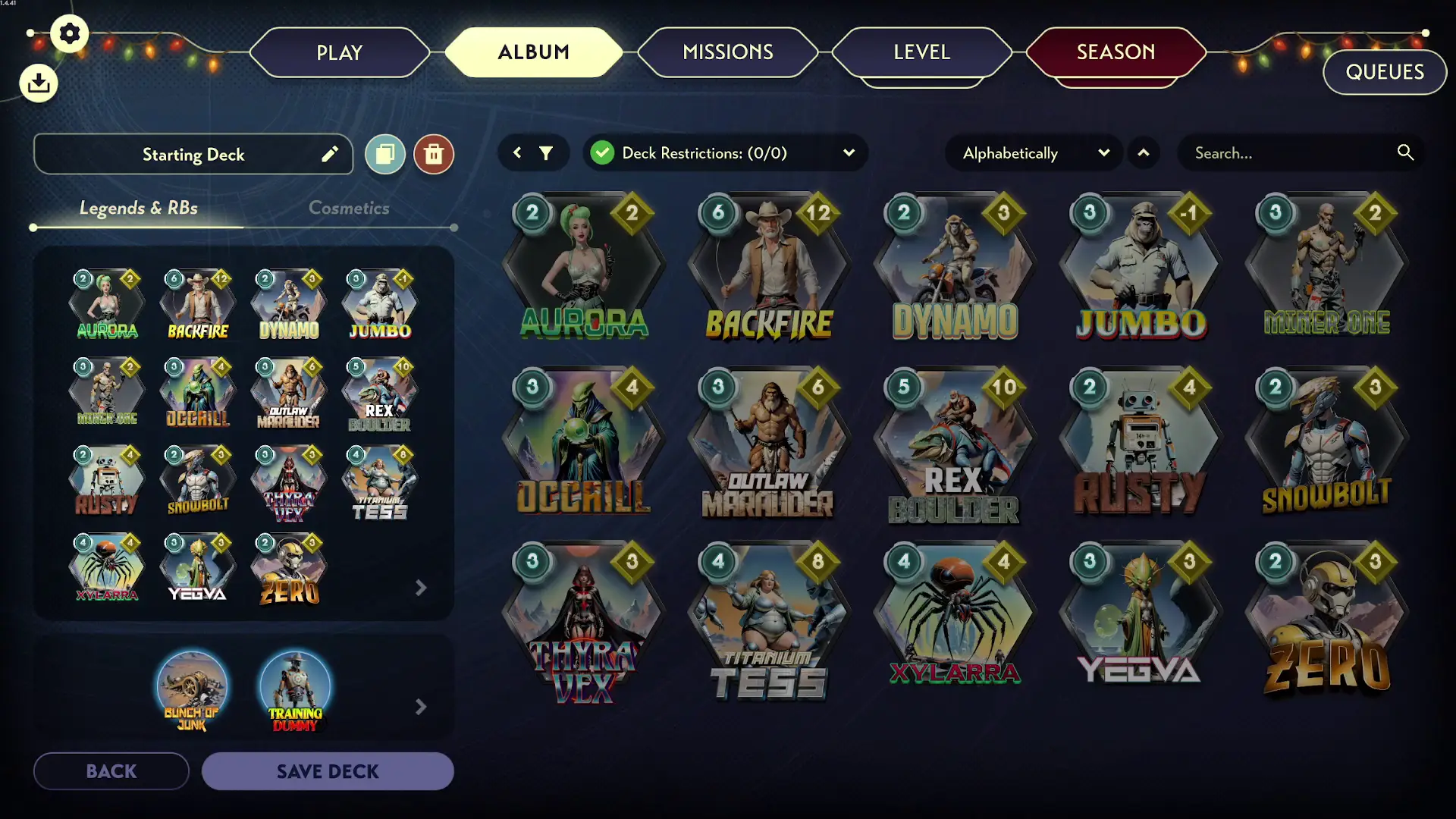This screenshot has width=1456, height=819.
Task: Click the search magnifier icon
Action: click(1405, 152)
